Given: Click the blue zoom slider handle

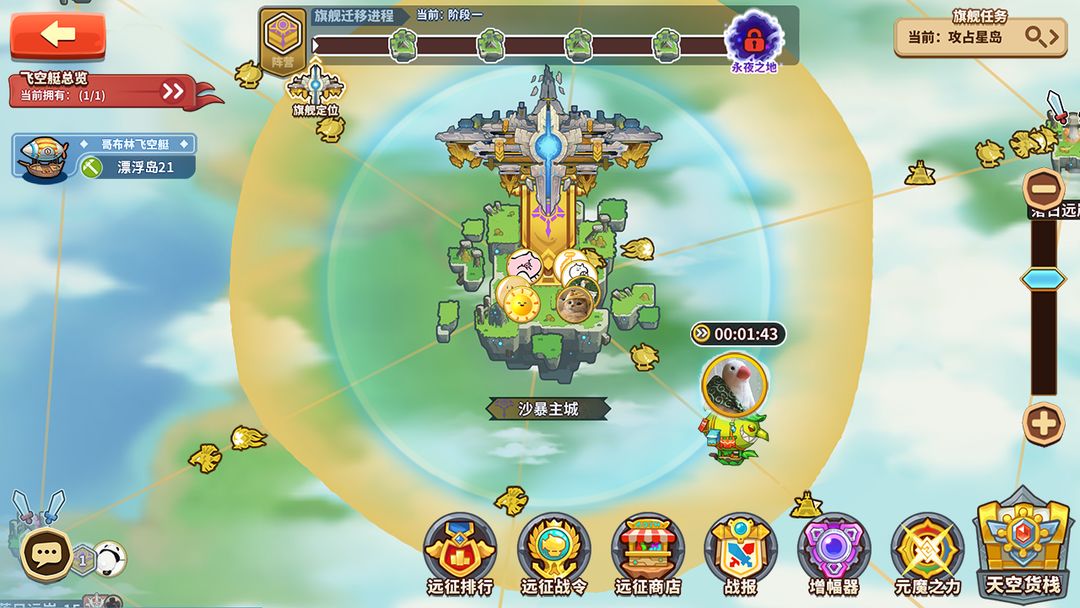Looking at the screenshot, I should tap(1043, 279).
